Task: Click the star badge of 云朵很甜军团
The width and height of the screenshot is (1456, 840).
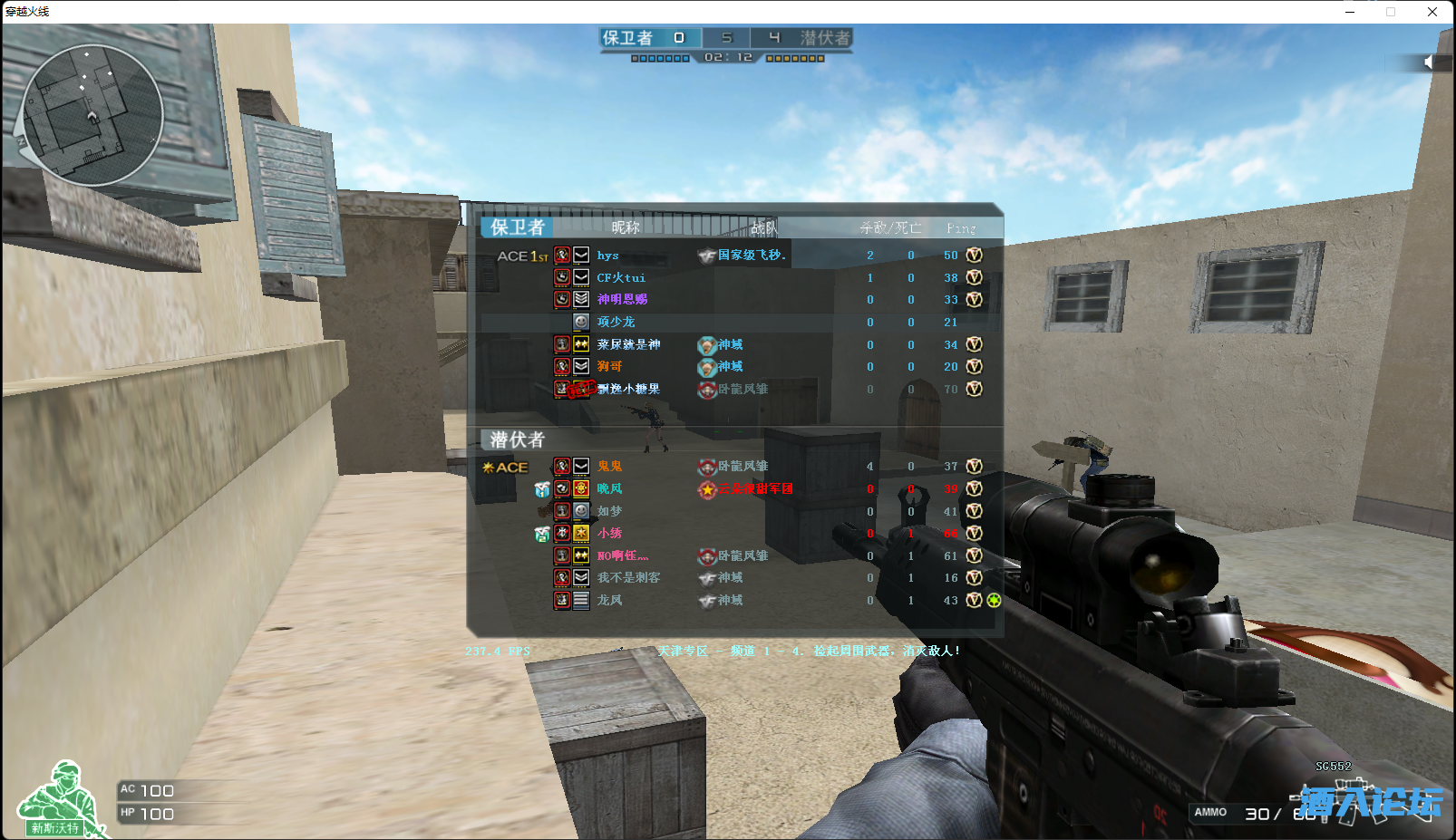Action: [707, 489]
